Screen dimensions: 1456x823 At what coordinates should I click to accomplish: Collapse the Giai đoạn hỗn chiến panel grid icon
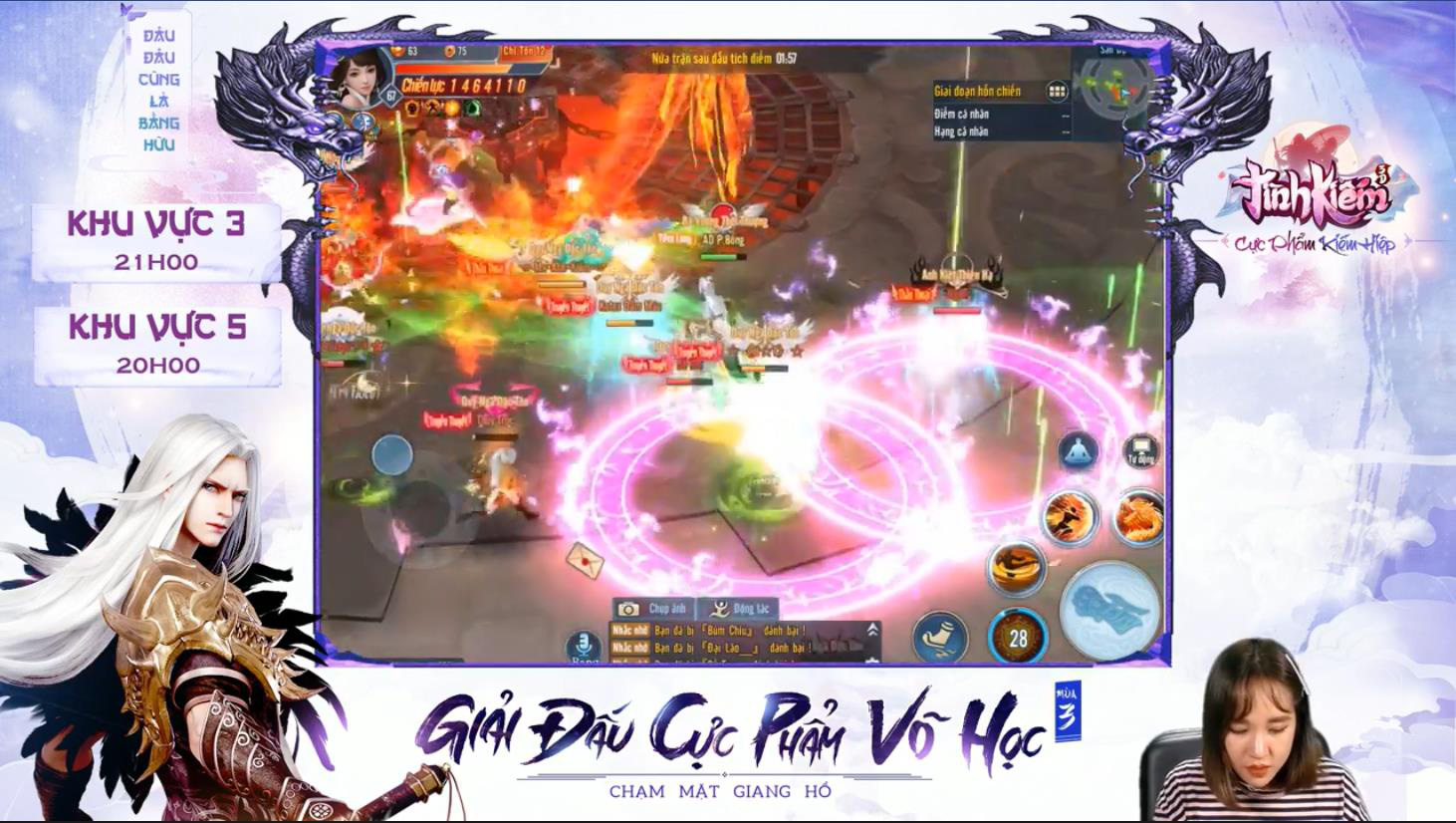pos(1058,92)
